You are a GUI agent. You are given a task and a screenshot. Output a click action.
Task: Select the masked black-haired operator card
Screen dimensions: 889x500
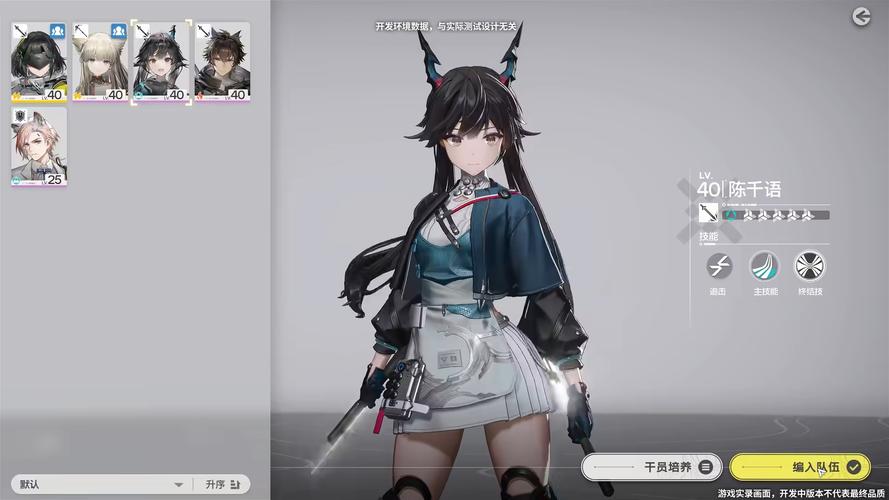pos(39,62)
